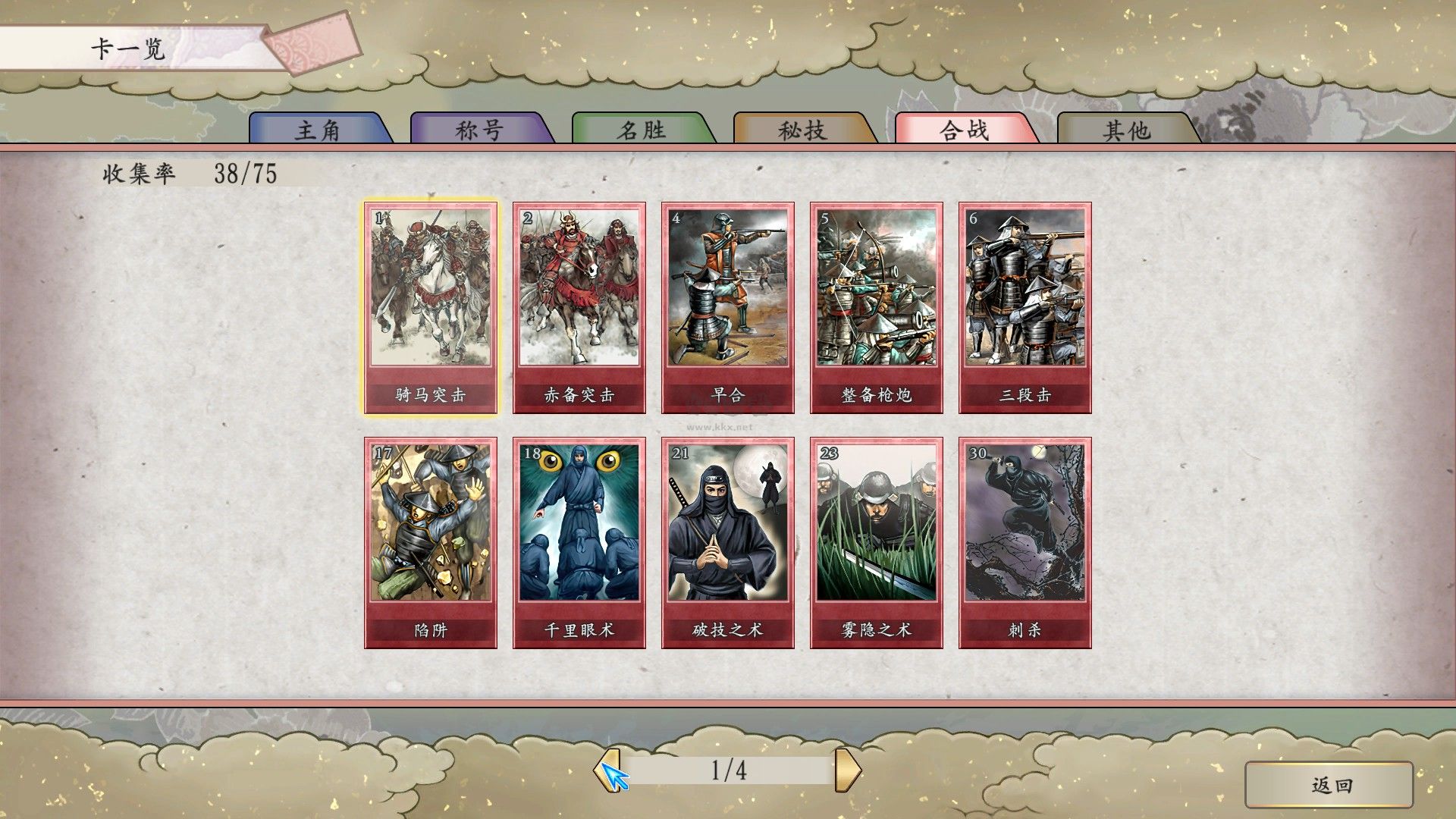This screenshot has height=819, width=1456.
Task: Click the 返回 button
Action: pyautogui.click(x=1329, y=785)
